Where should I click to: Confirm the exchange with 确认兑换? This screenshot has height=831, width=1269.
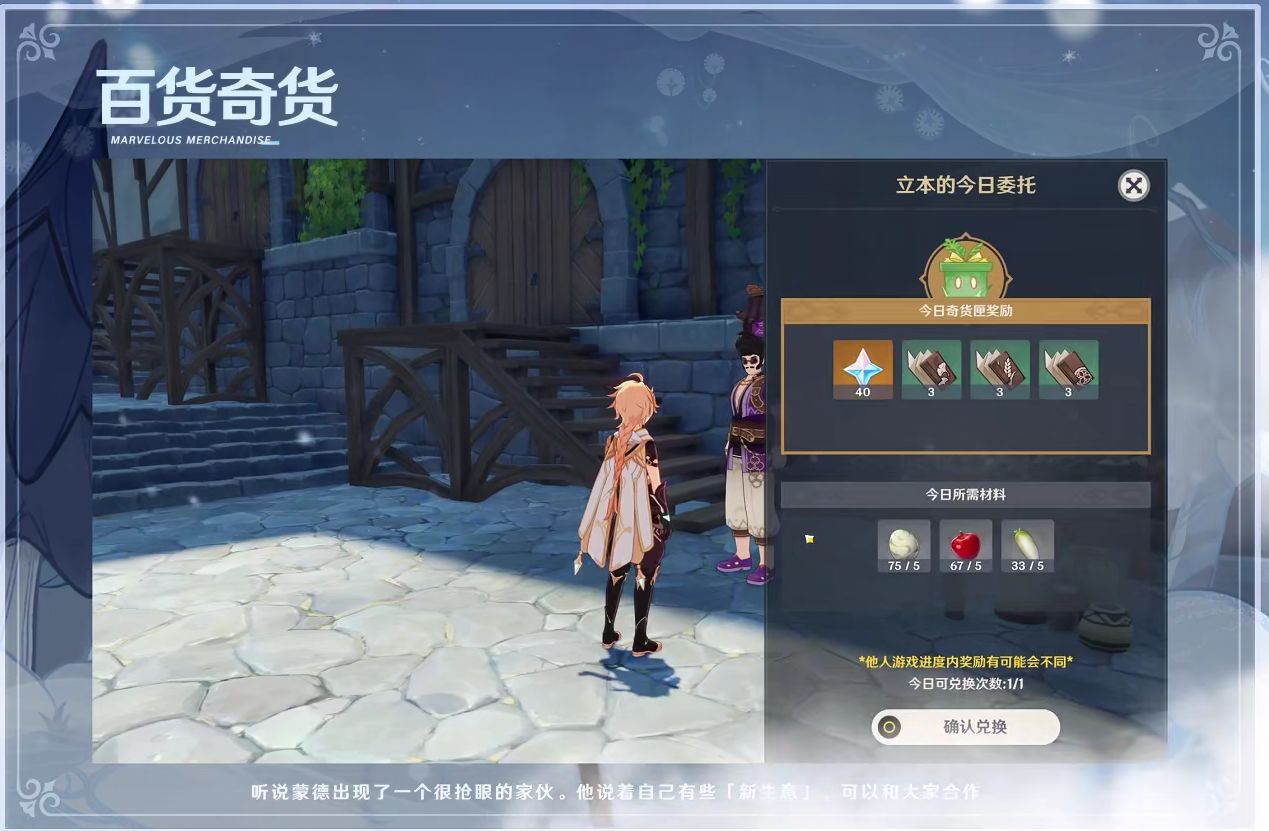pos(965,727)
